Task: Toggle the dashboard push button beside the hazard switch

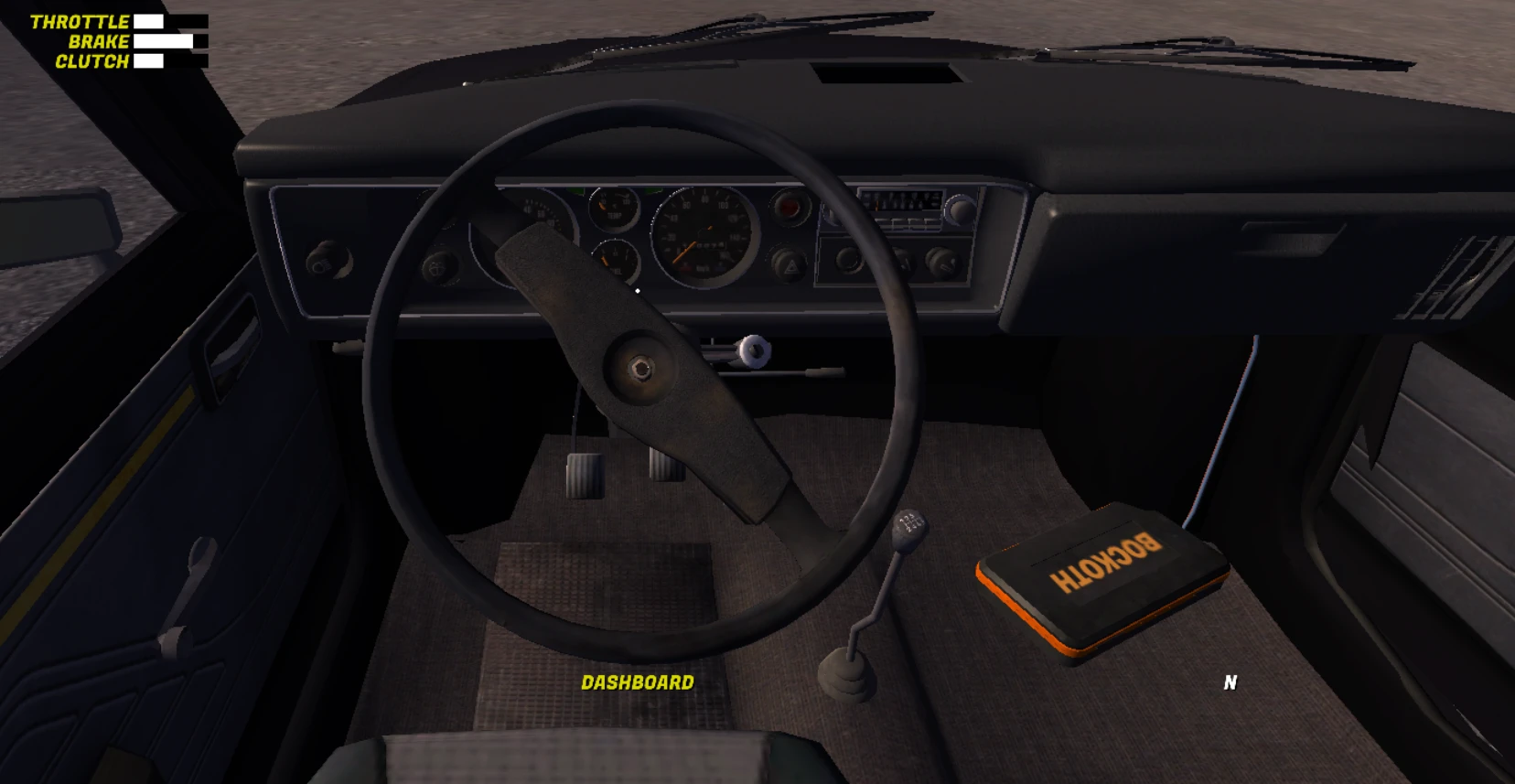Action: 848,261
